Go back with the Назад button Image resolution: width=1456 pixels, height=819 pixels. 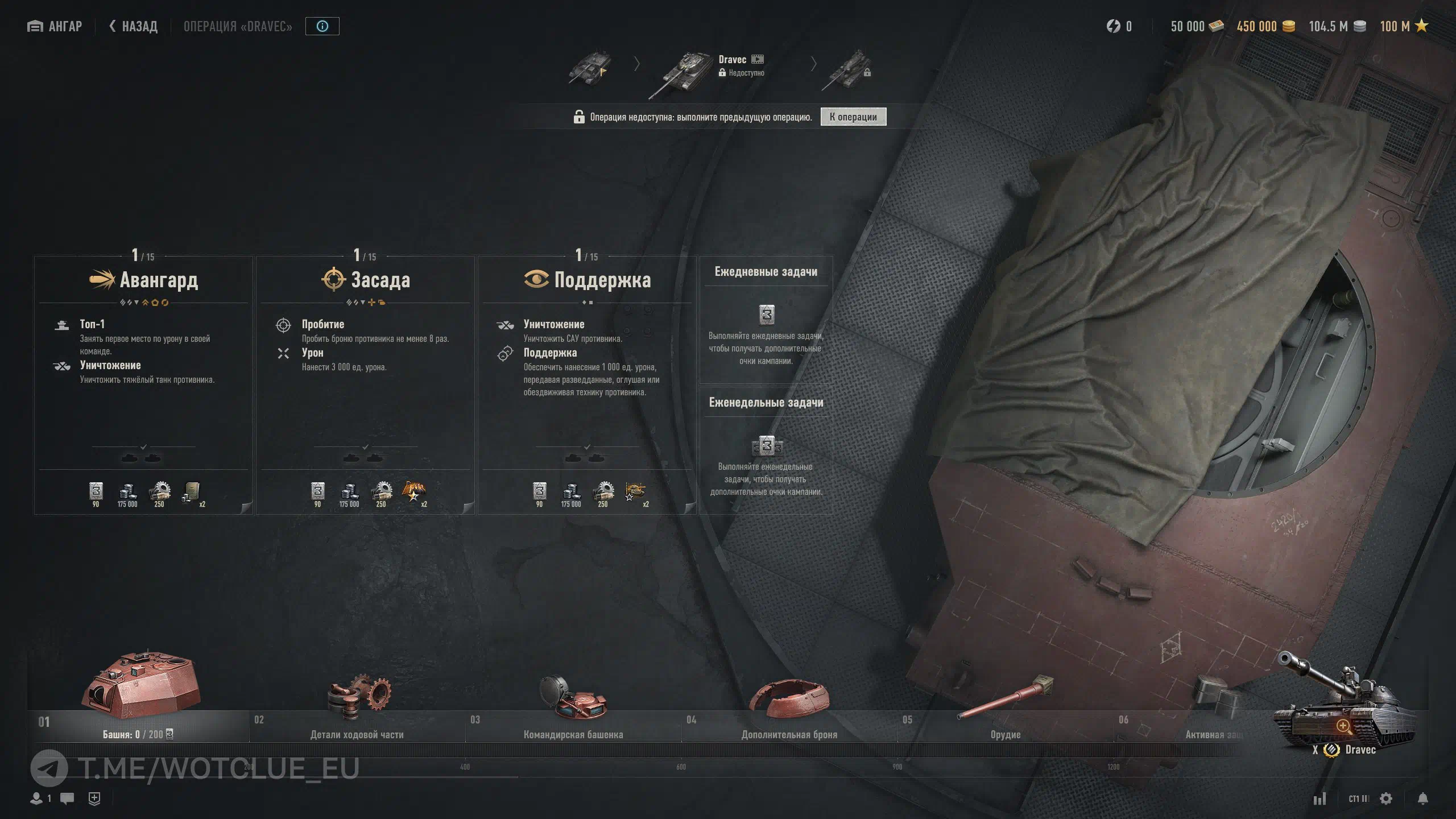(x=134, y=26)
